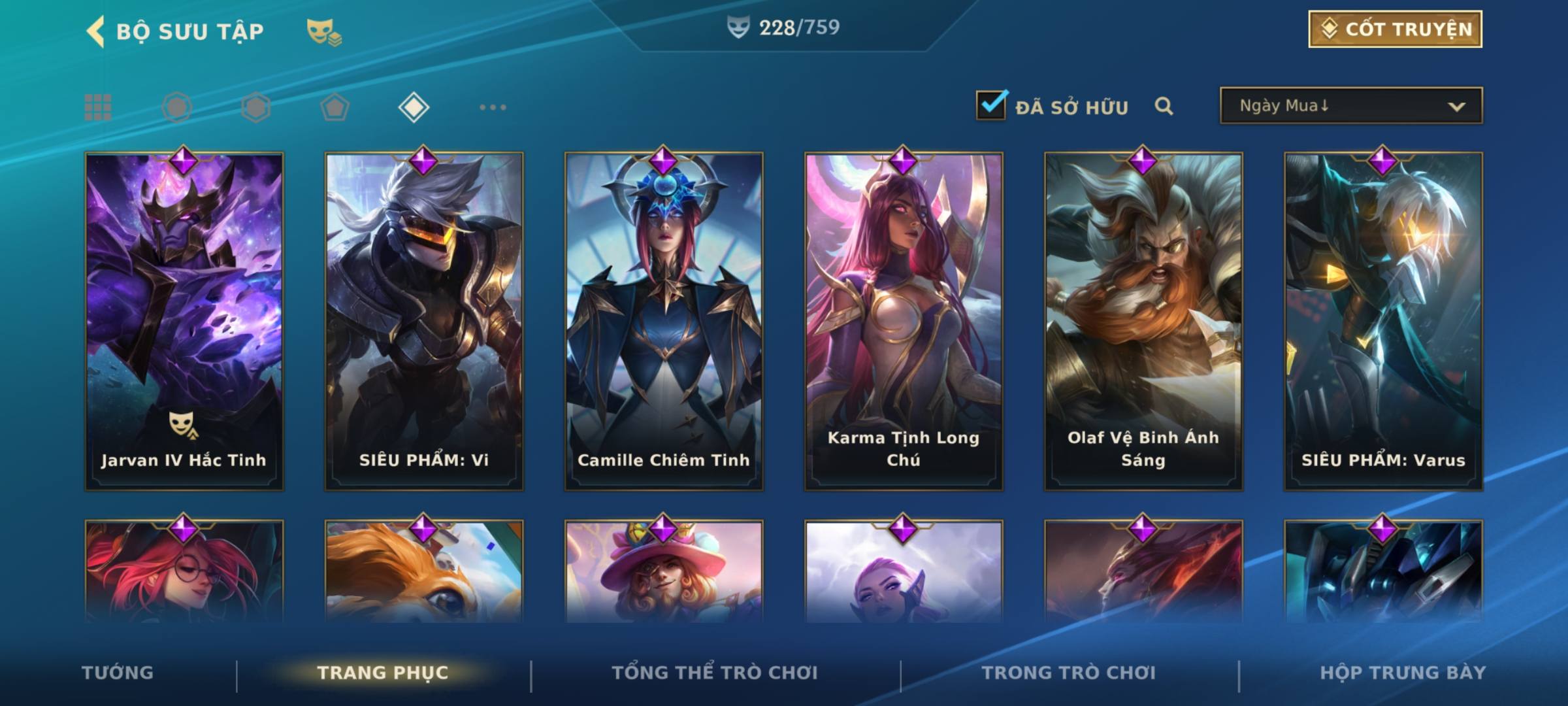This screenshot has width=1568, height=706.
Task: Choose the diamond rarity filter
Action: tap(414, 107)
